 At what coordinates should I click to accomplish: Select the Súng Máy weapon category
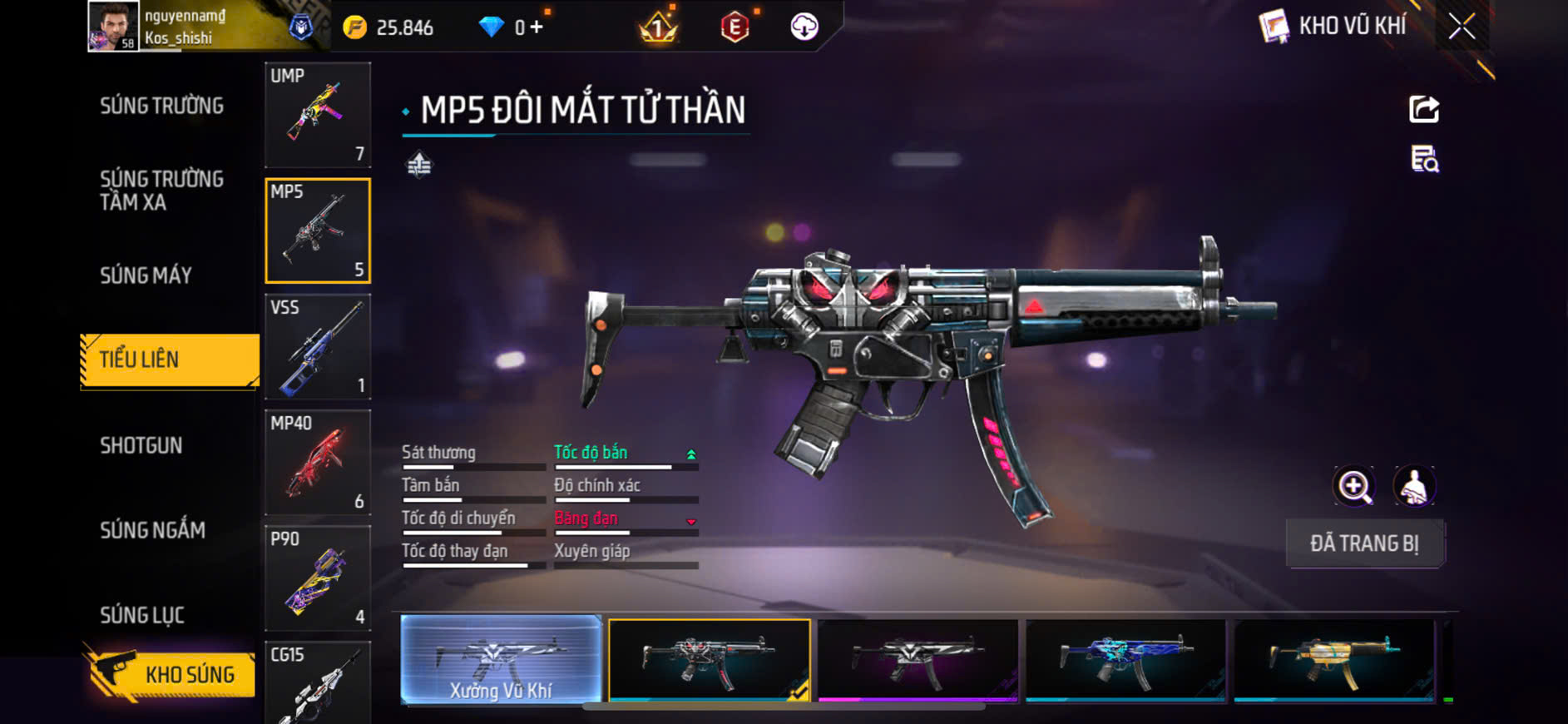tap(146, 275)
